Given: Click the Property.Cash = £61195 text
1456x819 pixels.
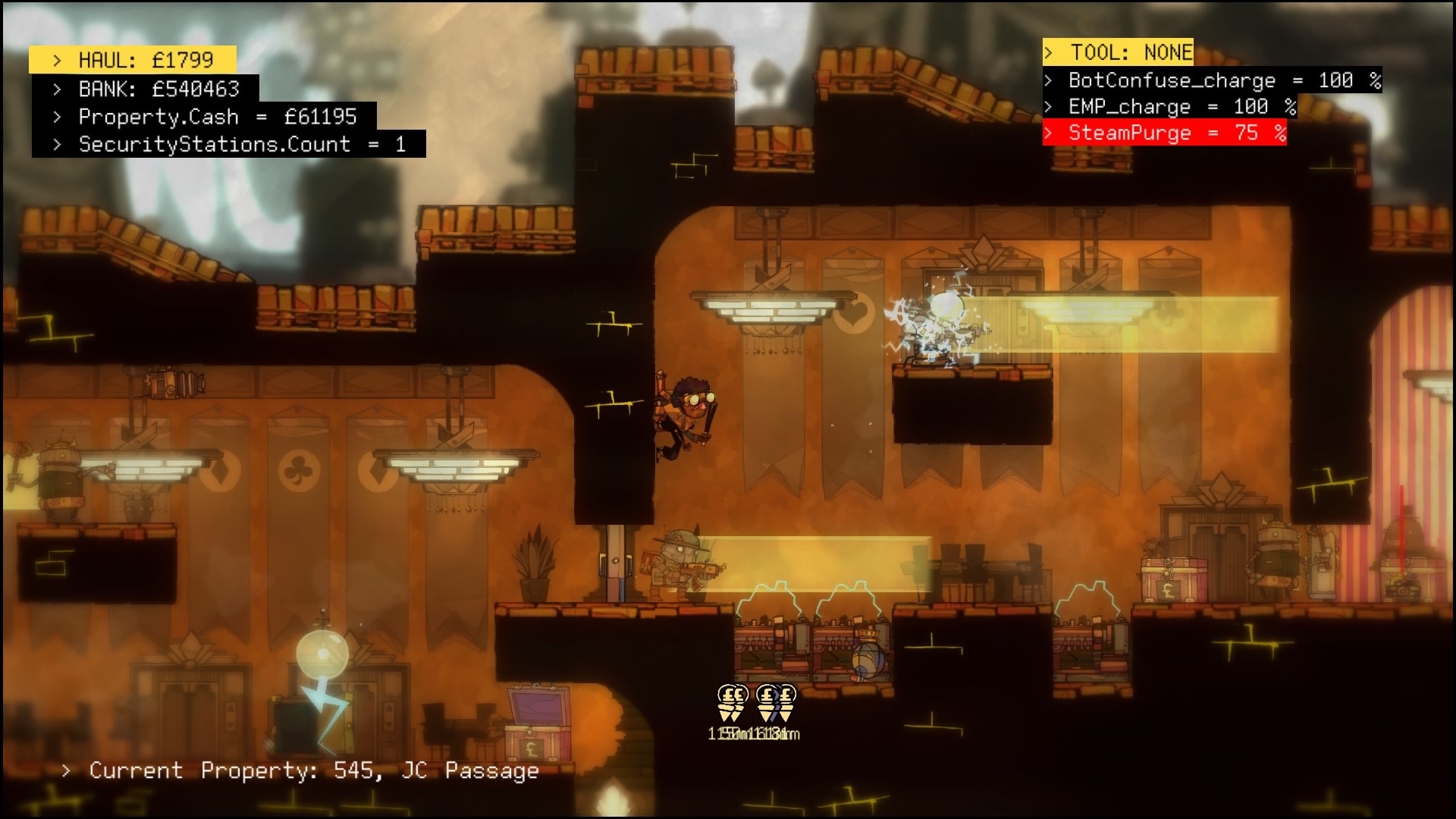Looking at the screenshot, I should [220, 118].
